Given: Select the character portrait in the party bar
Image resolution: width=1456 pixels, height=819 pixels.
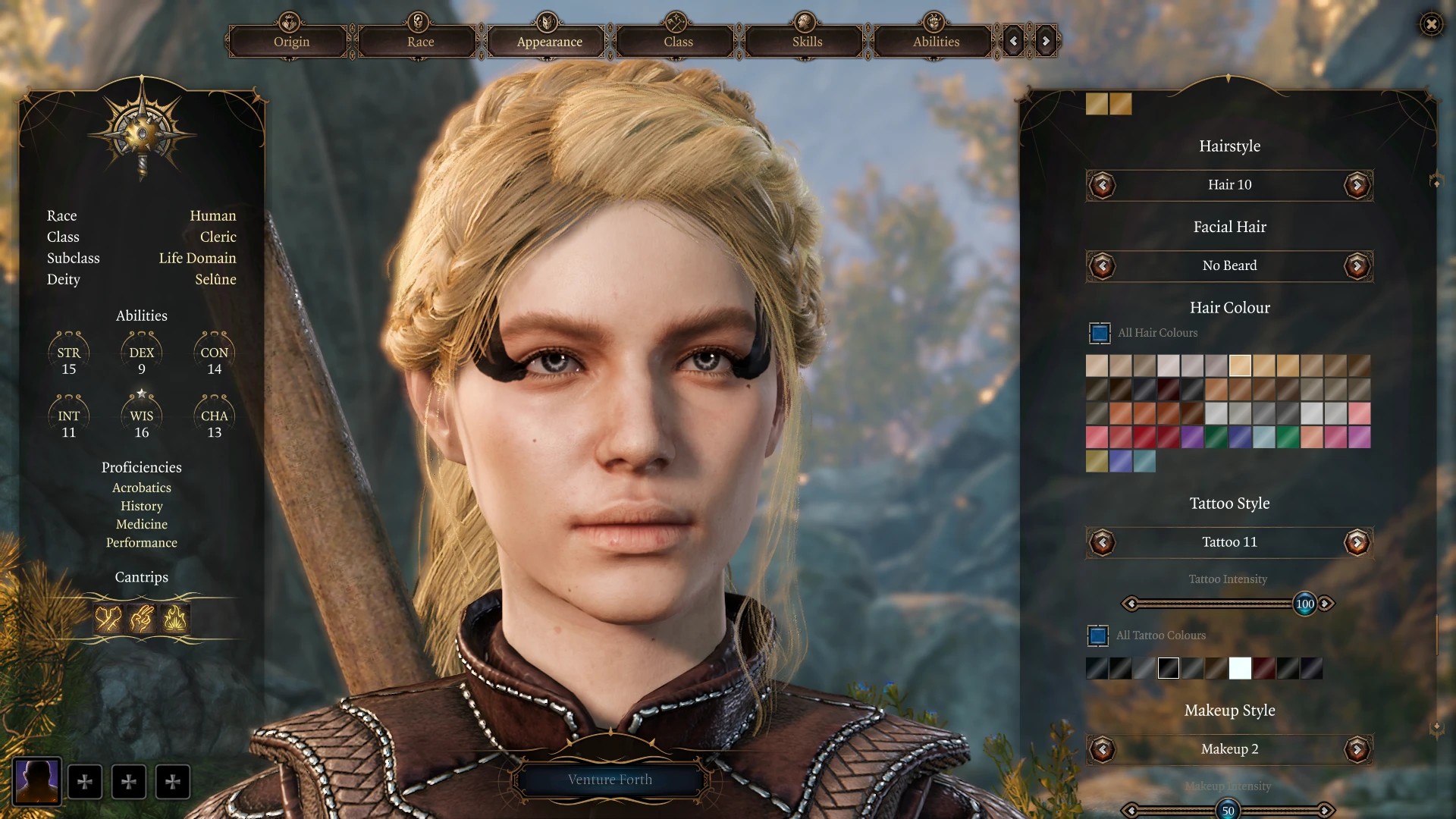Looking at the screenshot, I should [x=37, y=781].
